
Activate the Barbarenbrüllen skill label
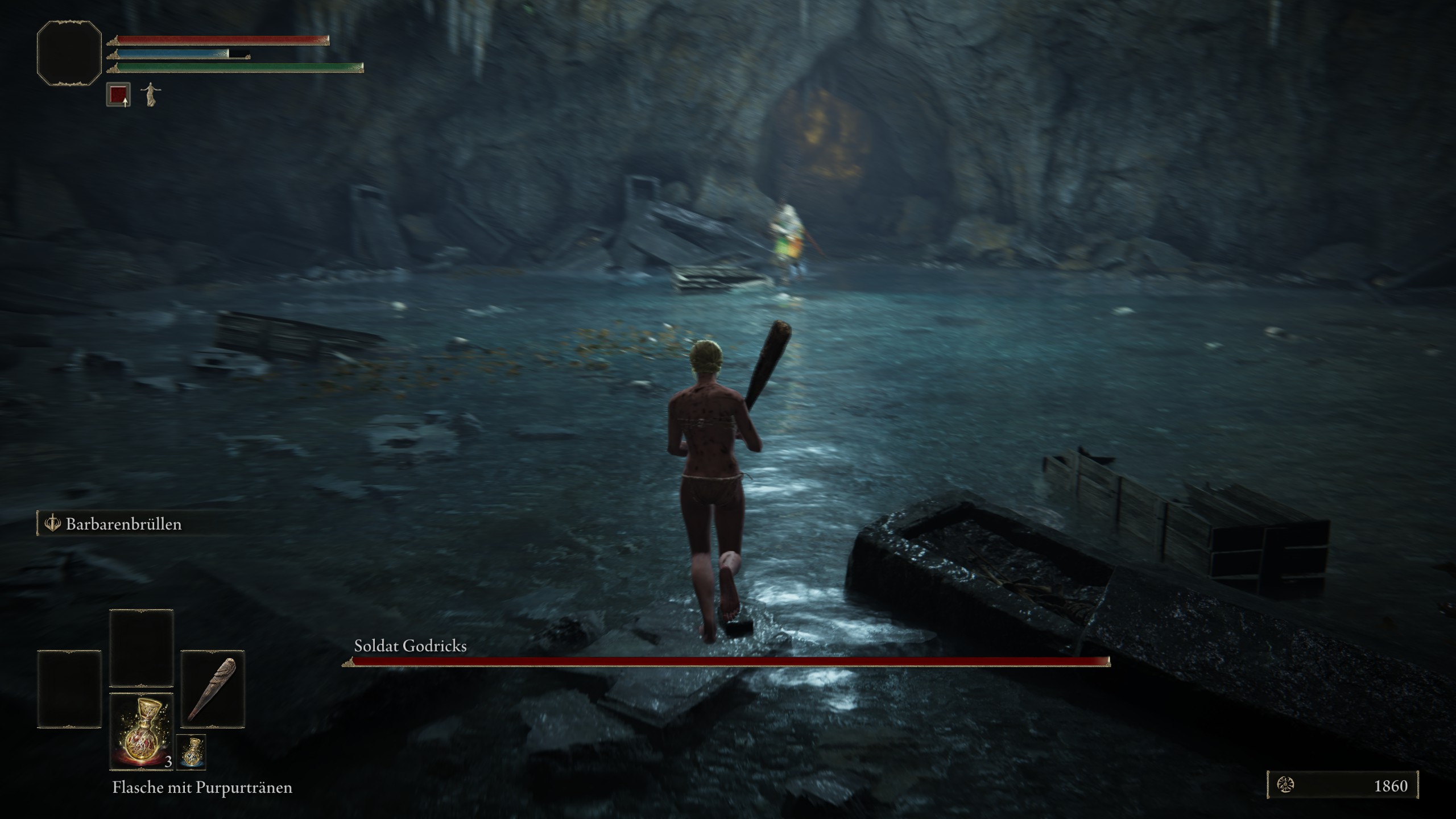coord(123,524)
